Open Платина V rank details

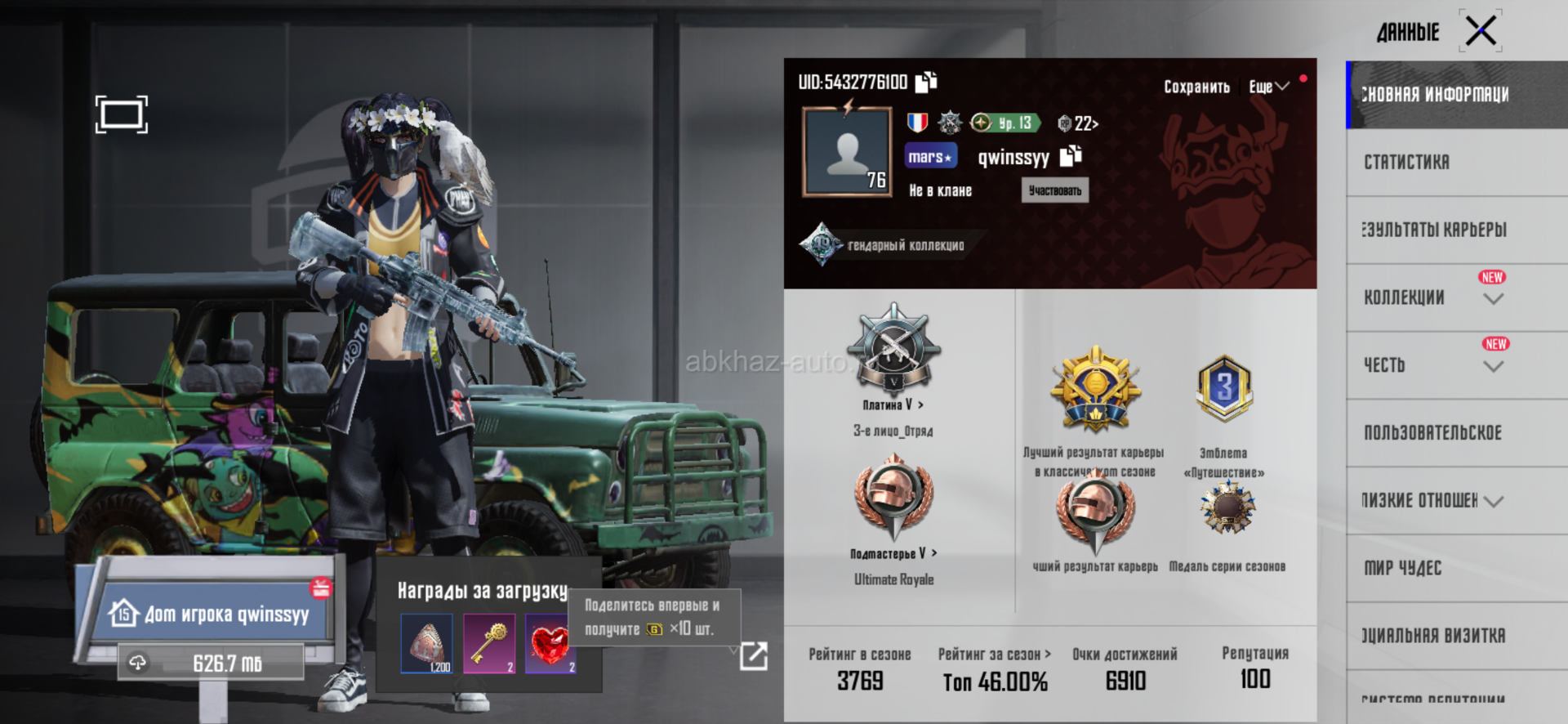893,404
